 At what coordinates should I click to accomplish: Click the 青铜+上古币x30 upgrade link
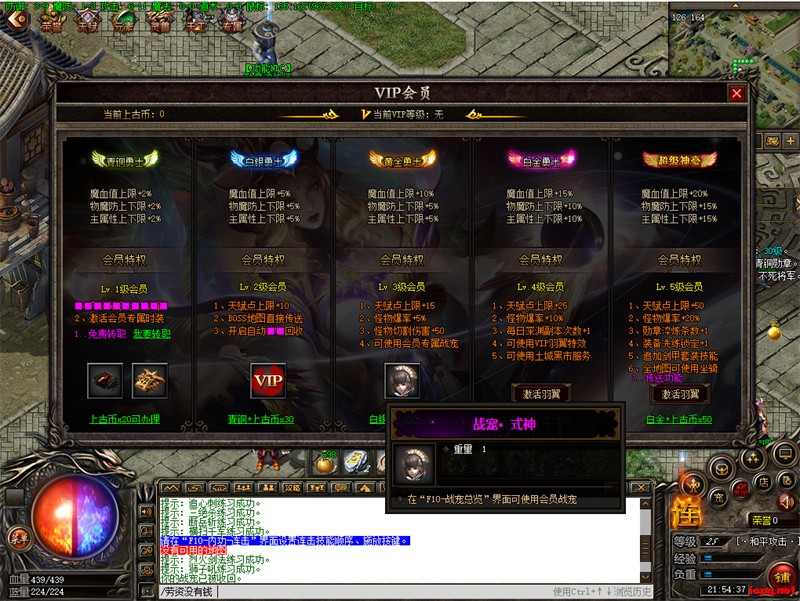(260, 419)
